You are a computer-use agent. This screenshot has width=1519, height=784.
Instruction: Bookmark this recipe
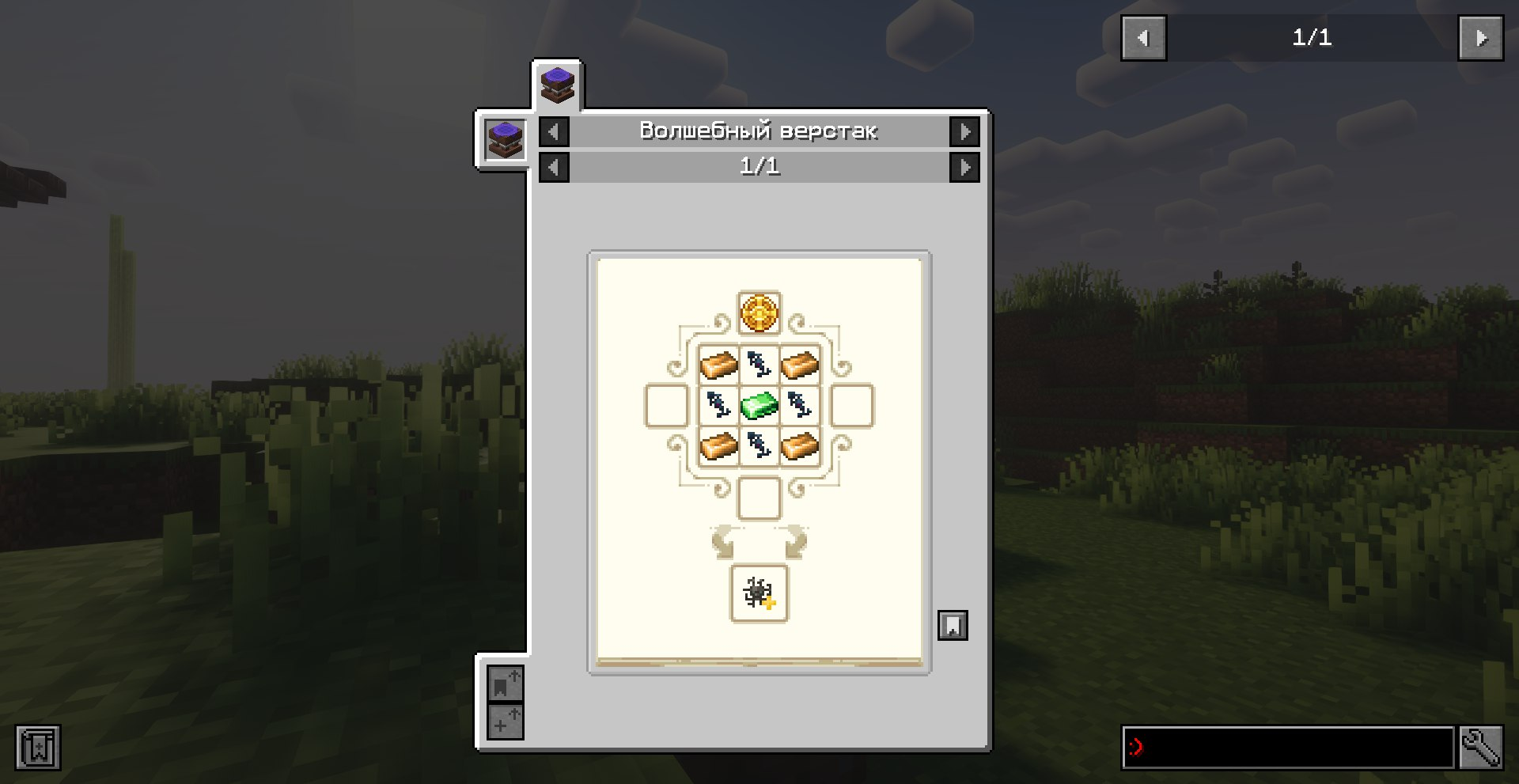[953, 625]
